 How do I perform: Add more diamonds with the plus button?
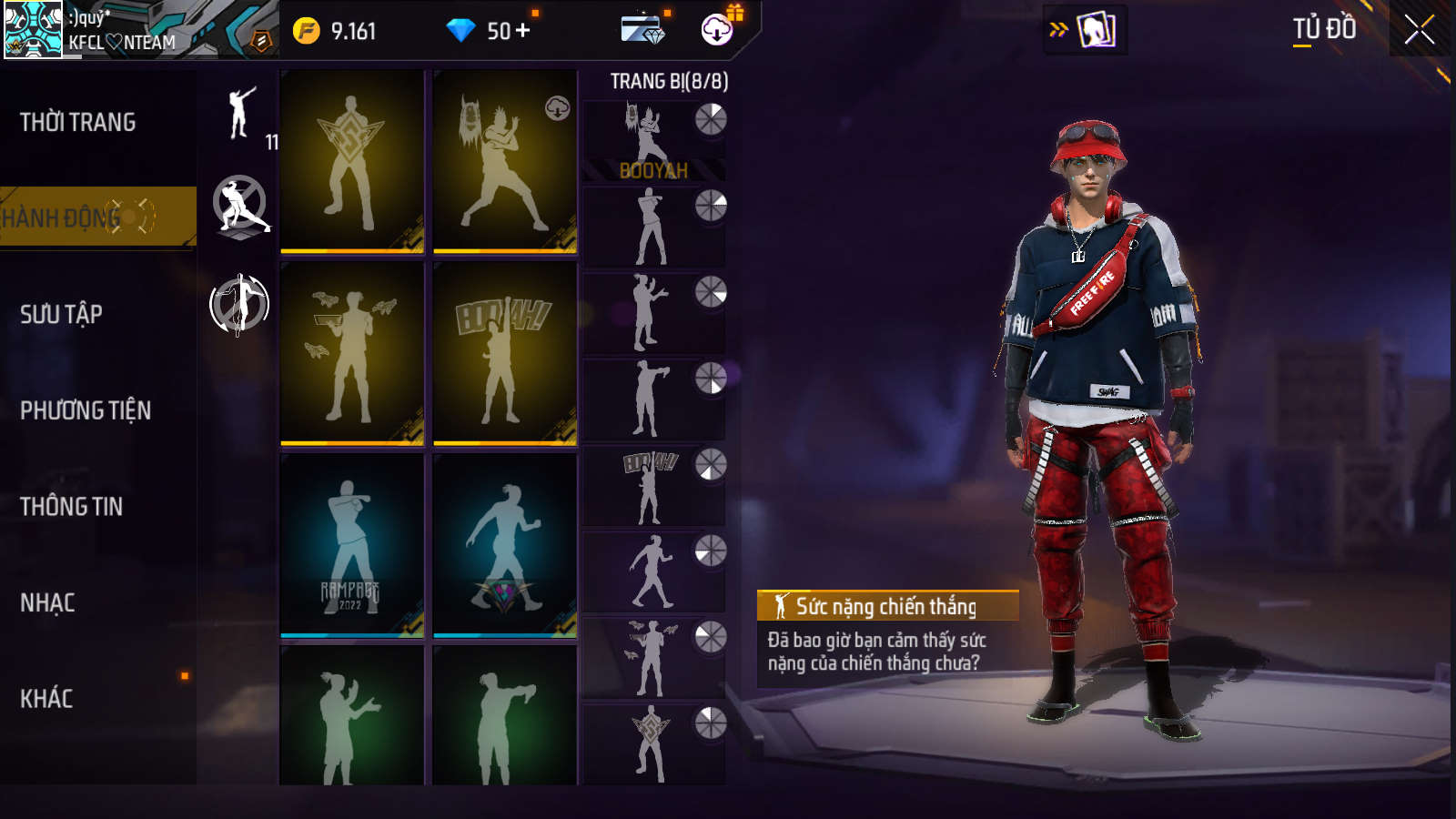[x=522, y=31]
